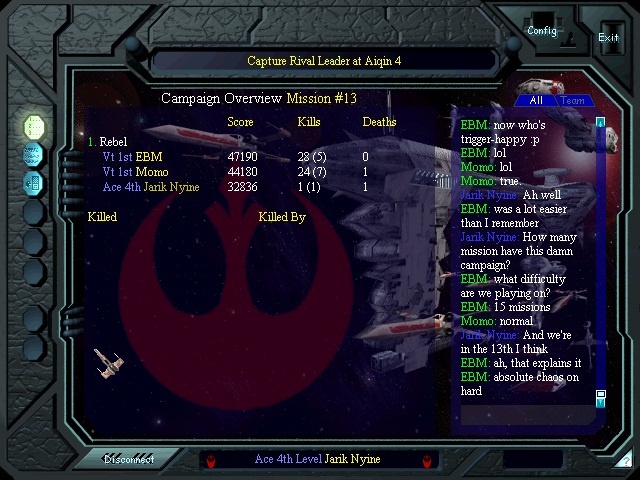Select the highlighted green score list icon
Screen dimensions: 640x480
34,126
